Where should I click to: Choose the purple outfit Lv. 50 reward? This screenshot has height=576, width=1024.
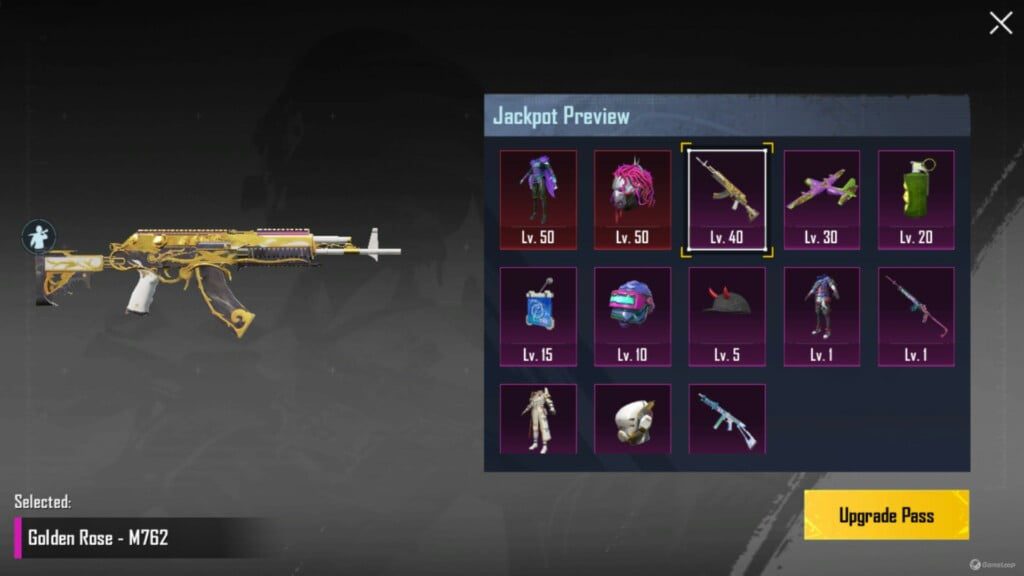(538, 198)
